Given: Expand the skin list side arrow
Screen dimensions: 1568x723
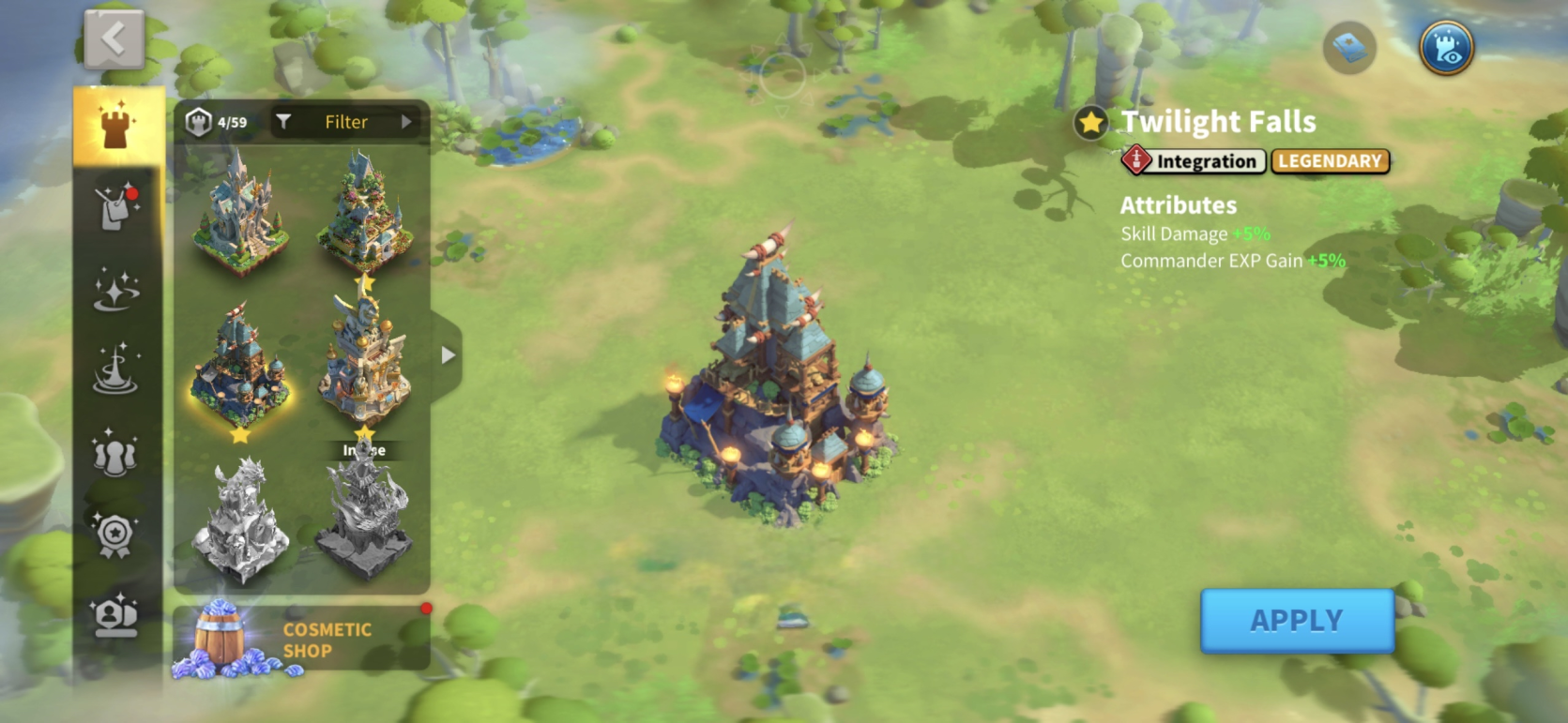Looking at the screenshot, I should tap(448, 355).
